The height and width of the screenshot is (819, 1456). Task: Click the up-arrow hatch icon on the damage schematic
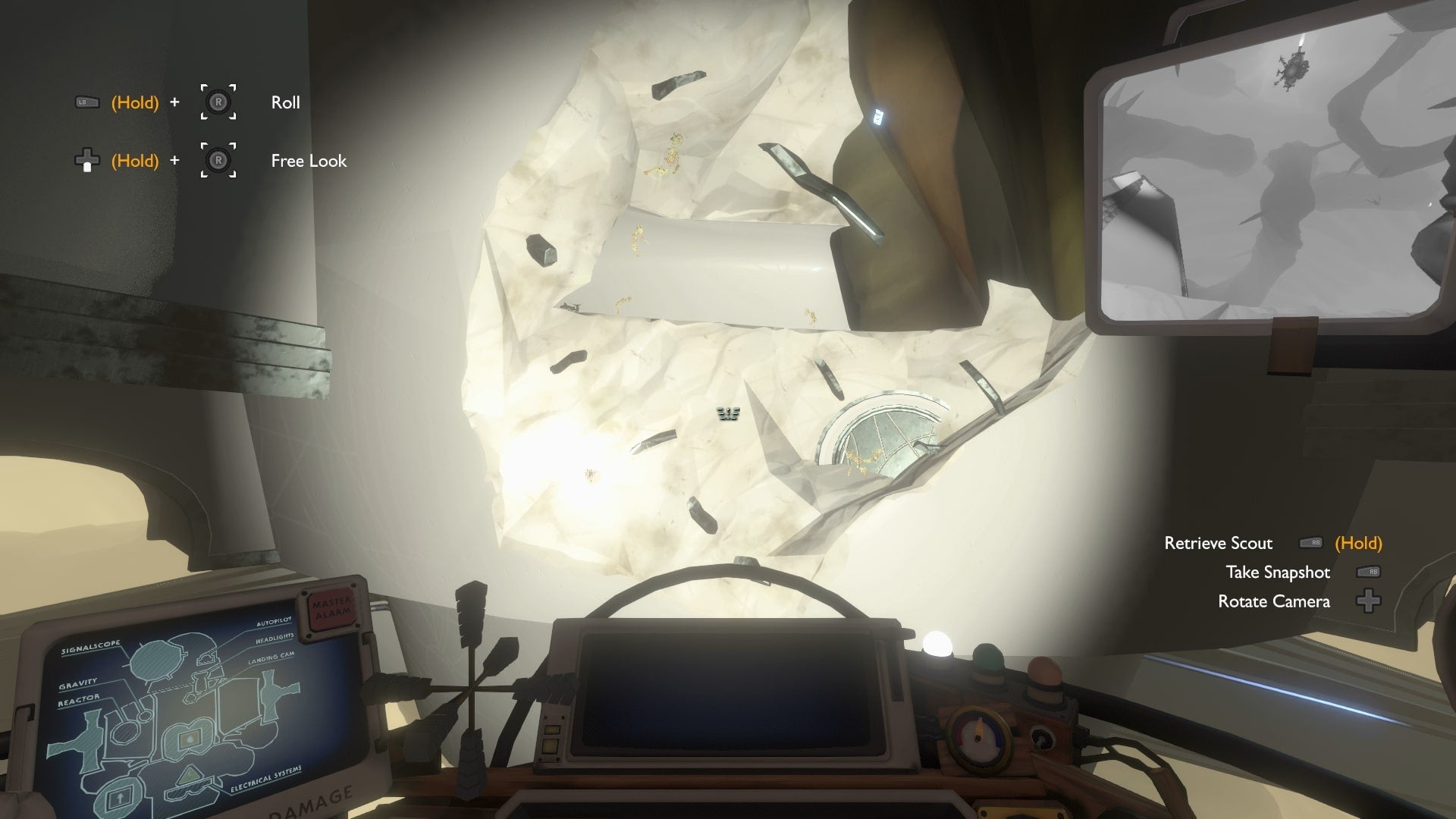click(x=121, y=797)
